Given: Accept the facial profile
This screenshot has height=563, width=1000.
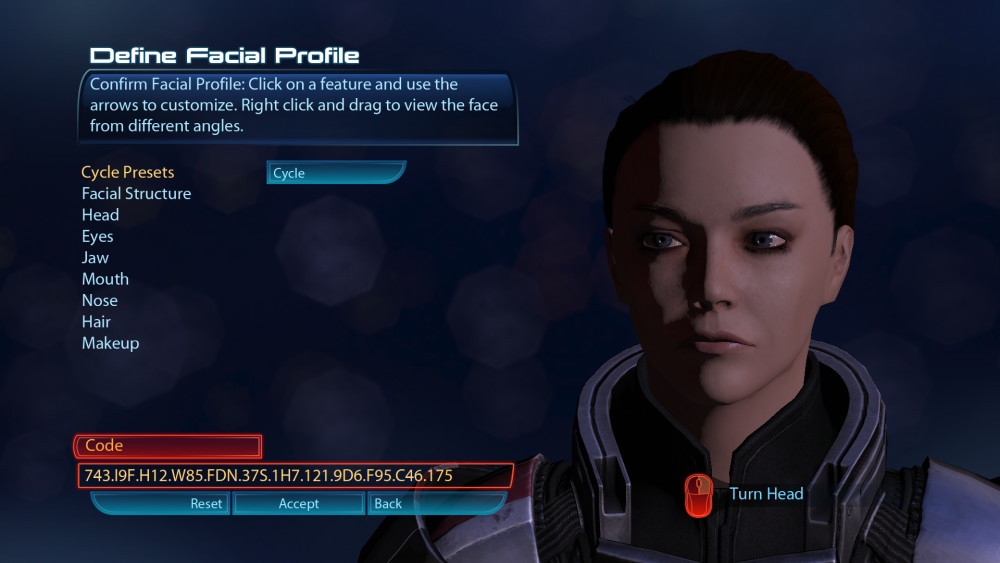Looking at the screenshot, I should point(298,503).
